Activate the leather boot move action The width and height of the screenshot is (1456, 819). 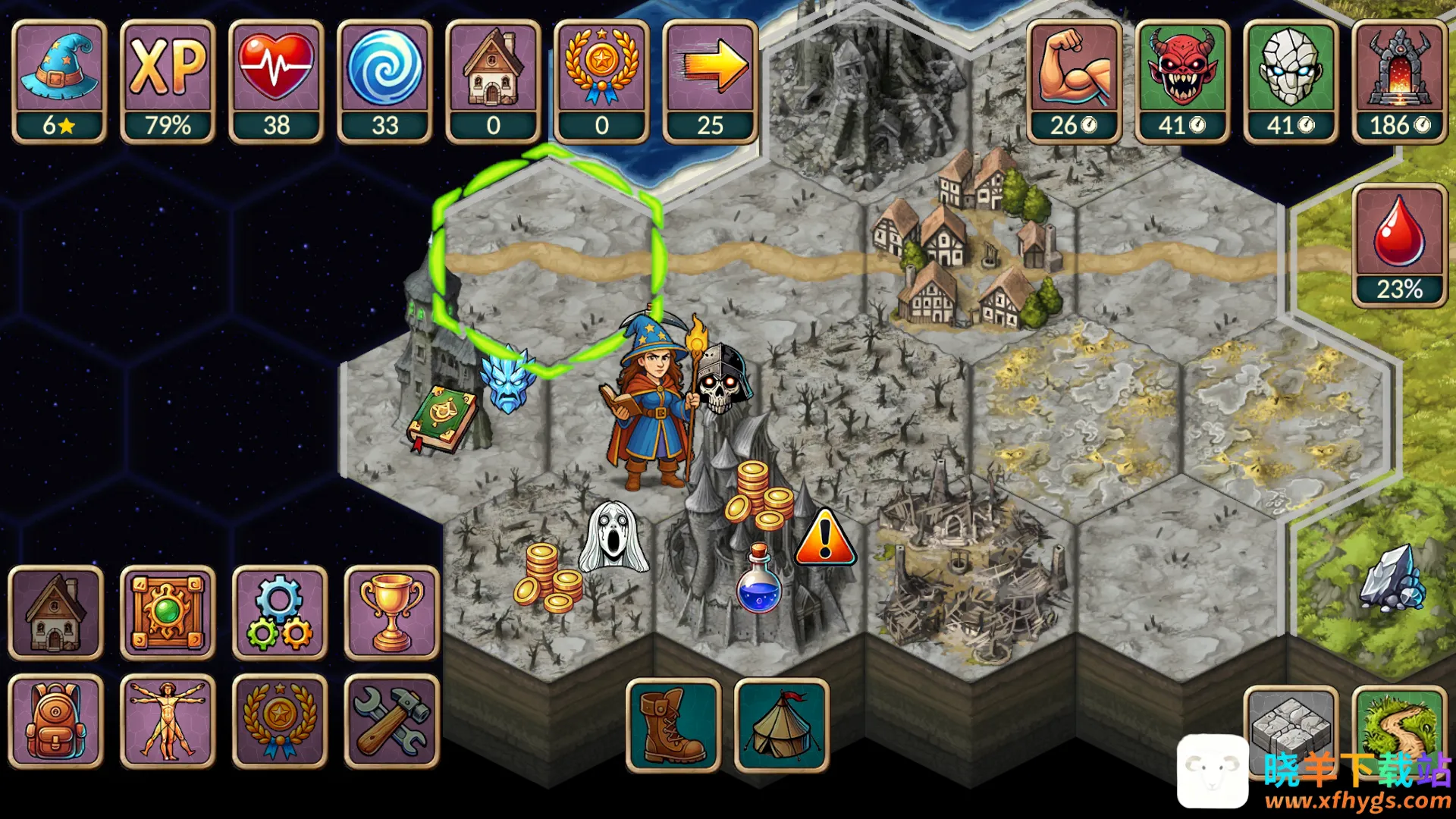point(673,726)
